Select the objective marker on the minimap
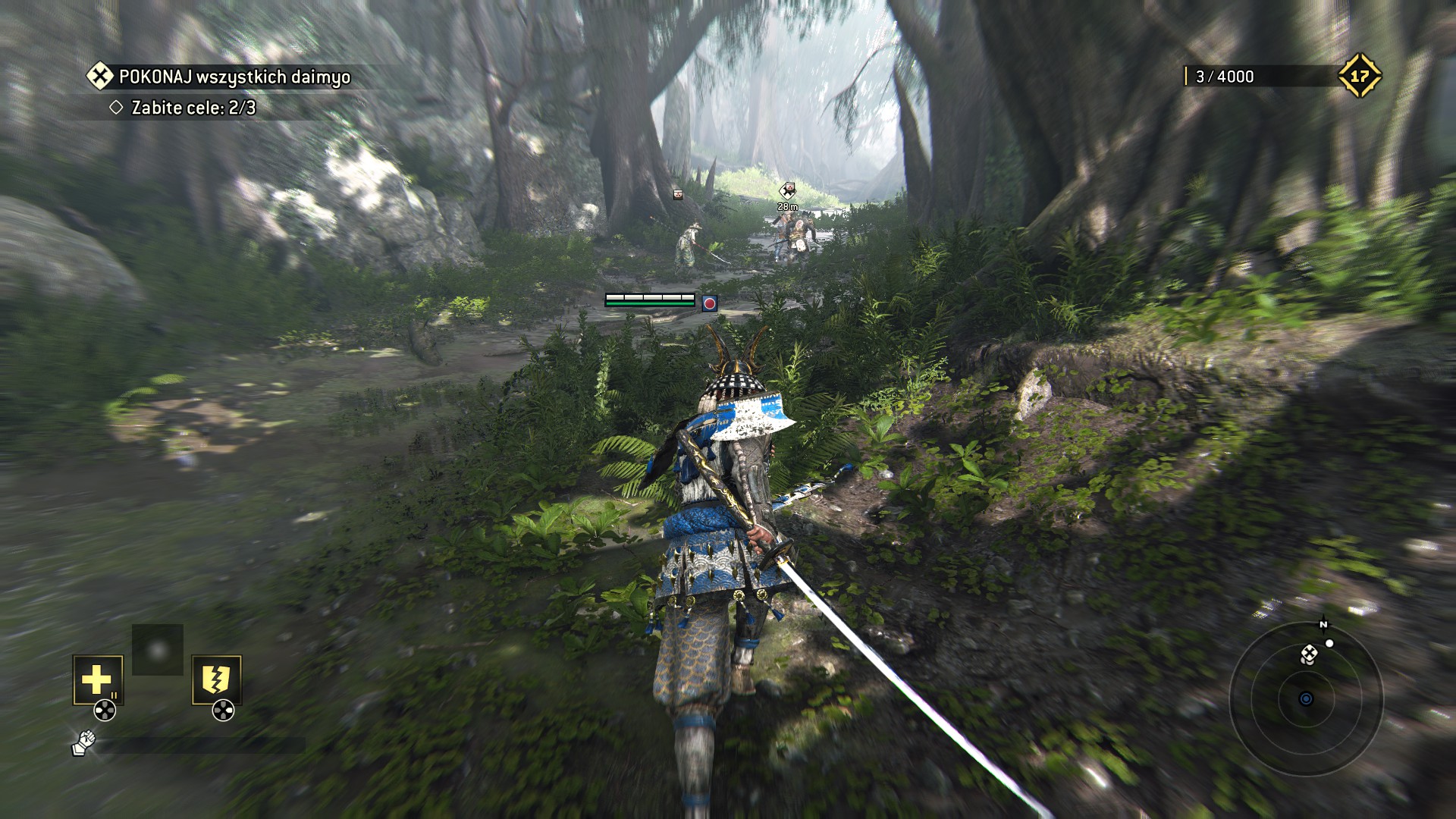 click(x=1310, y=654)
